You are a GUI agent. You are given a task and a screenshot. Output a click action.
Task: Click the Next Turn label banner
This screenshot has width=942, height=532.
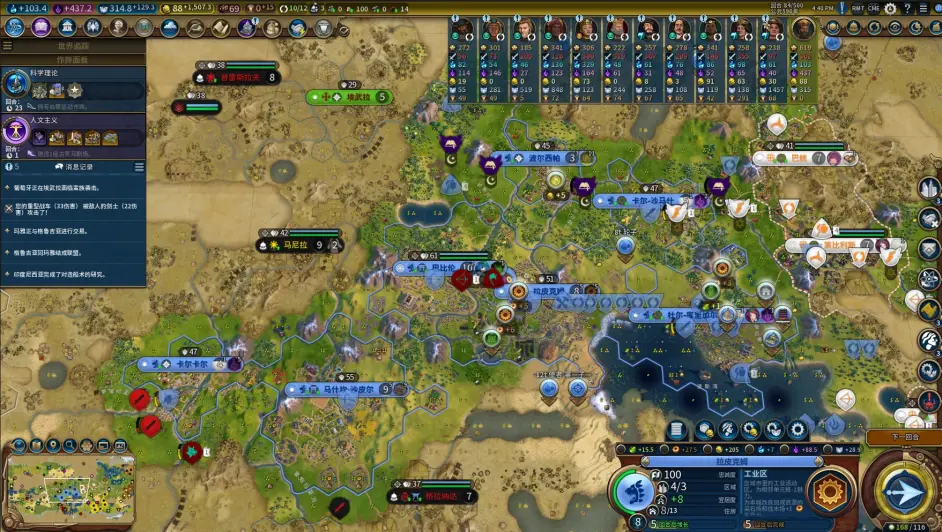902,438
